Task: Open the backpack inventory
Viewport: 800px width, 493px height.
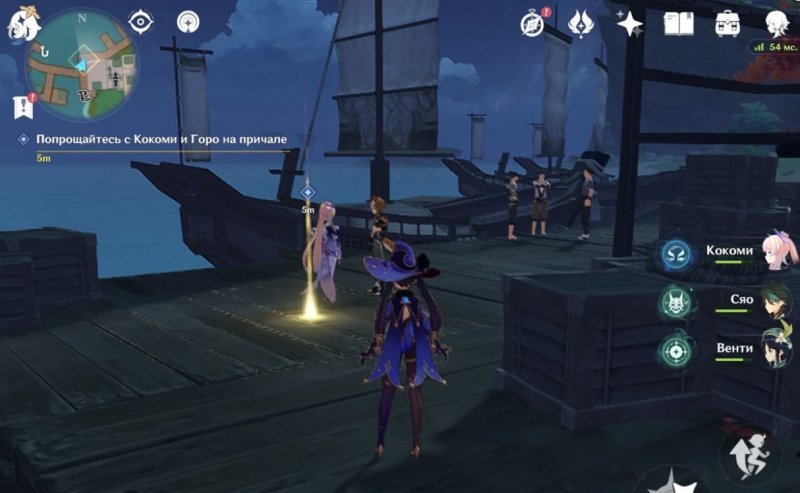Action: point(727,23)
